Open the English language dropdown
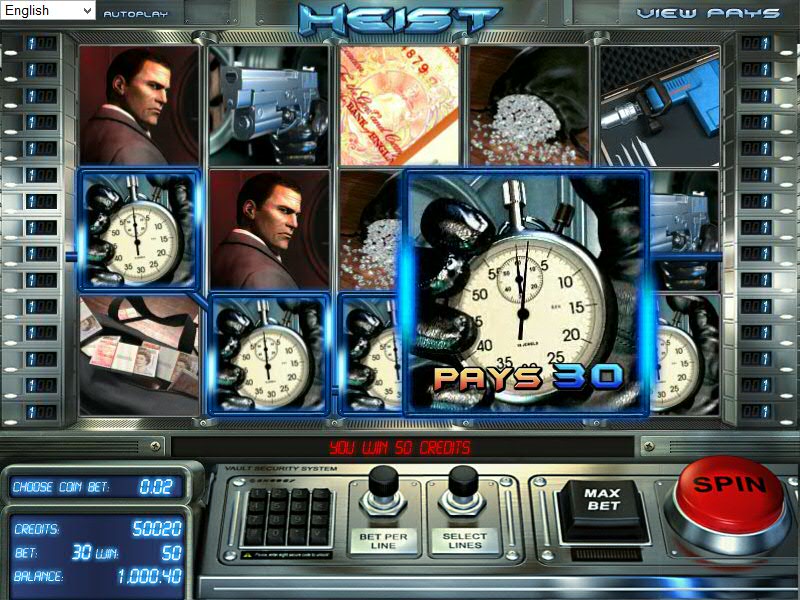 [48, 11]
